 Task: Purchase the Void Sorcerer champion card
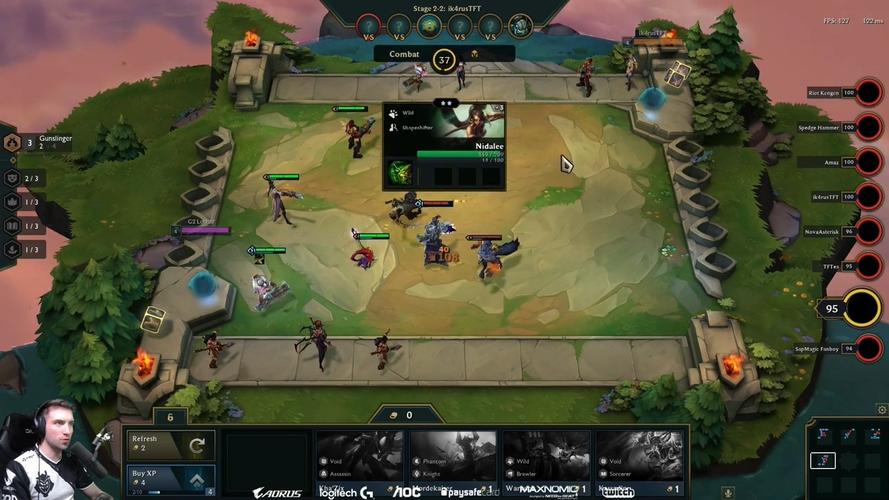tap(640, 460)
